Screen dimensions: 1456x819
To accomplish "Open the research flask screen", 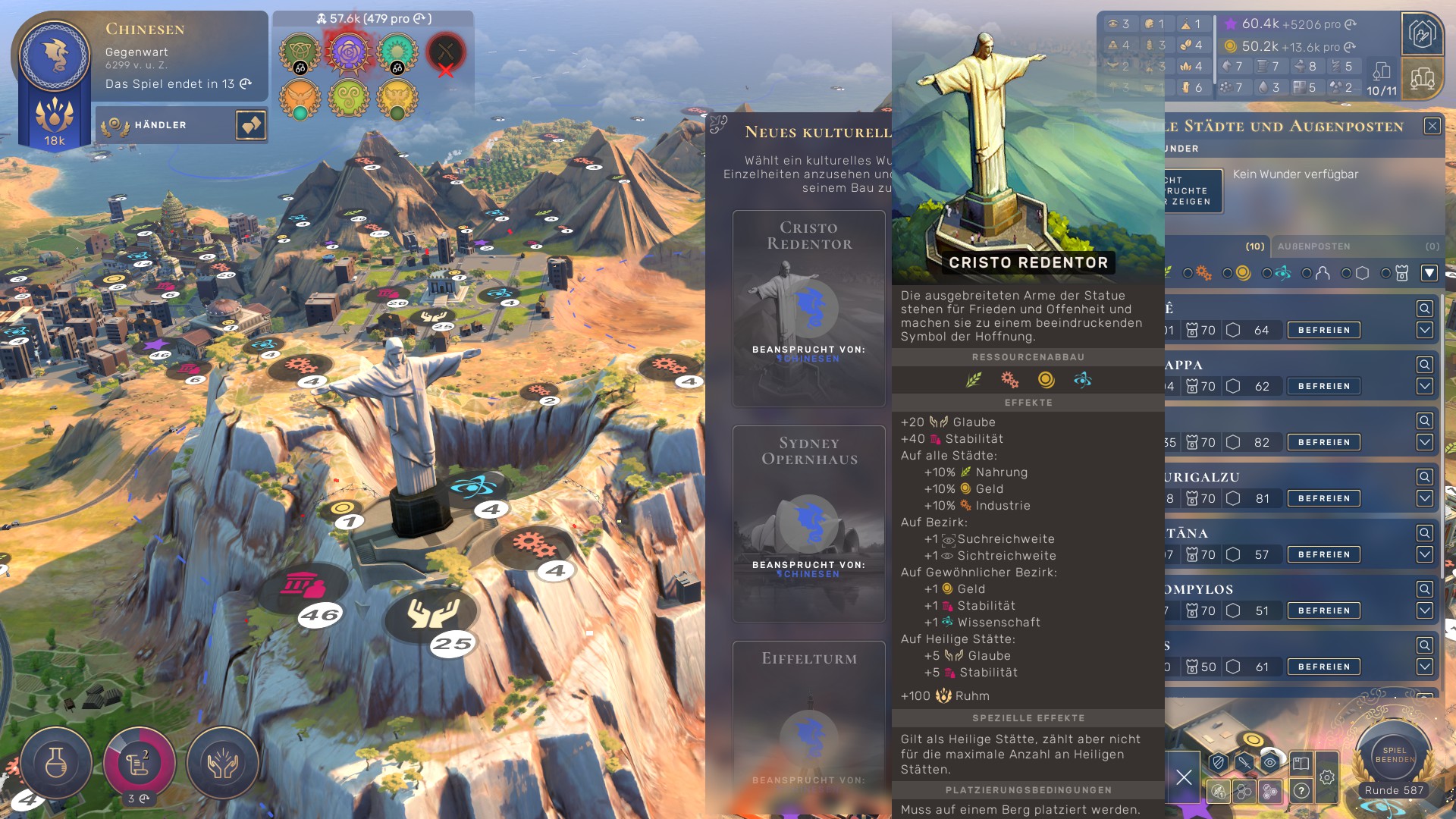I will click(x=56, y=764).
